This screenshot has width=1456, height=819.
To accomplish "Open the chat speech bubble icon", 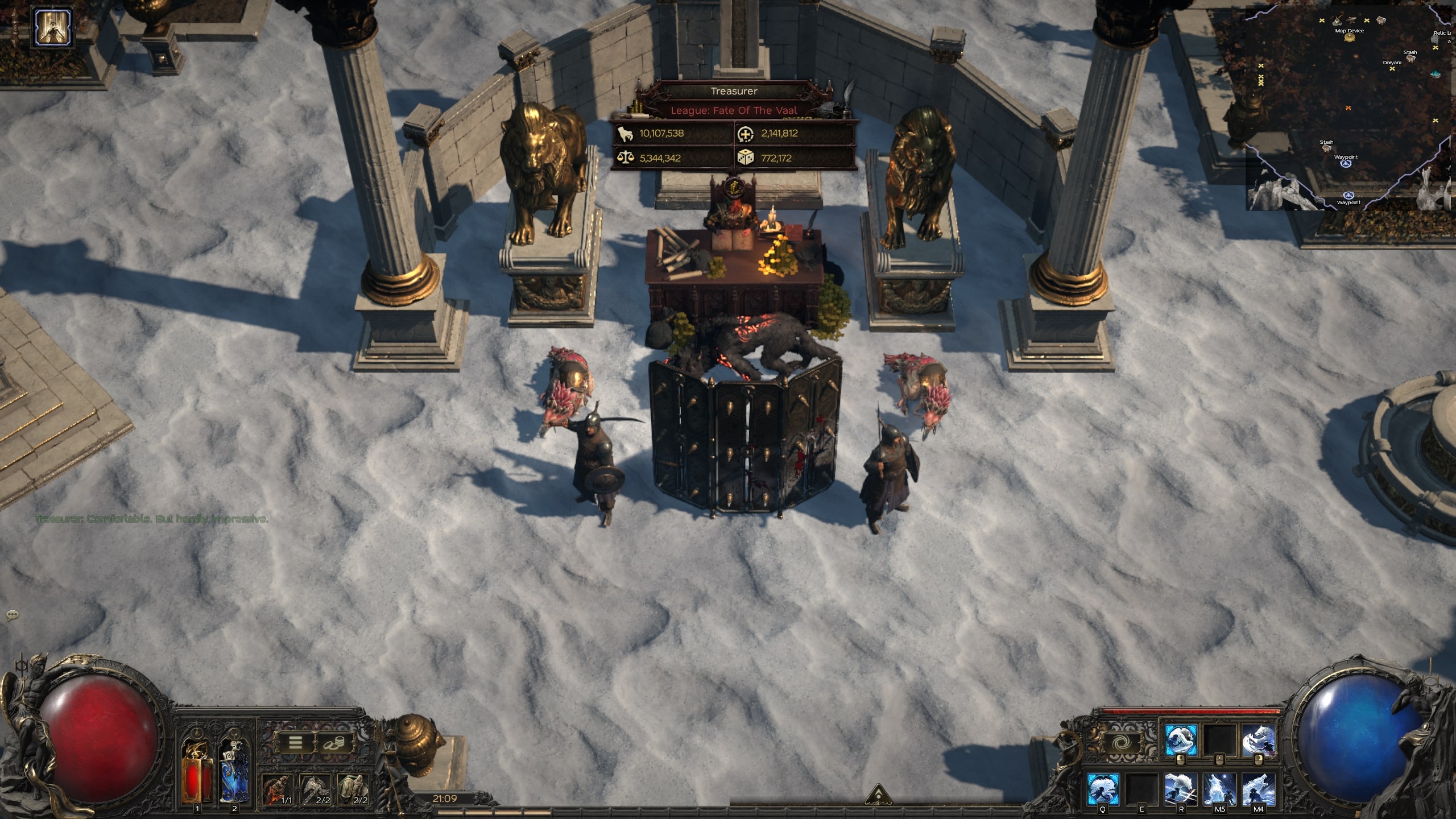I will (13, 615).
